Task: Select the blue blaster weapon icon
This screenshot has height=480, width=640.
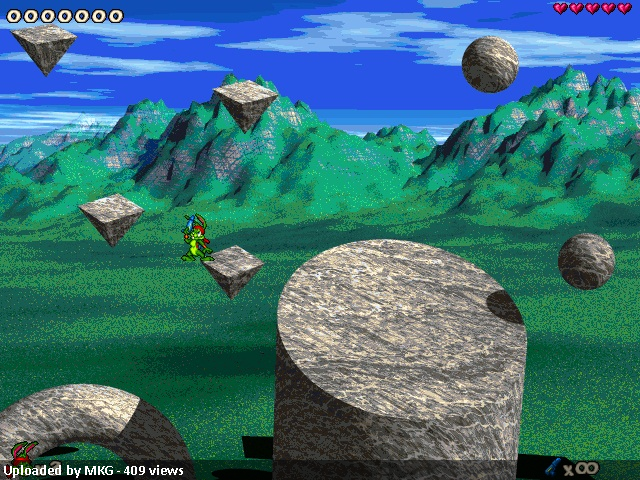Action: click(x=551, y=466)
